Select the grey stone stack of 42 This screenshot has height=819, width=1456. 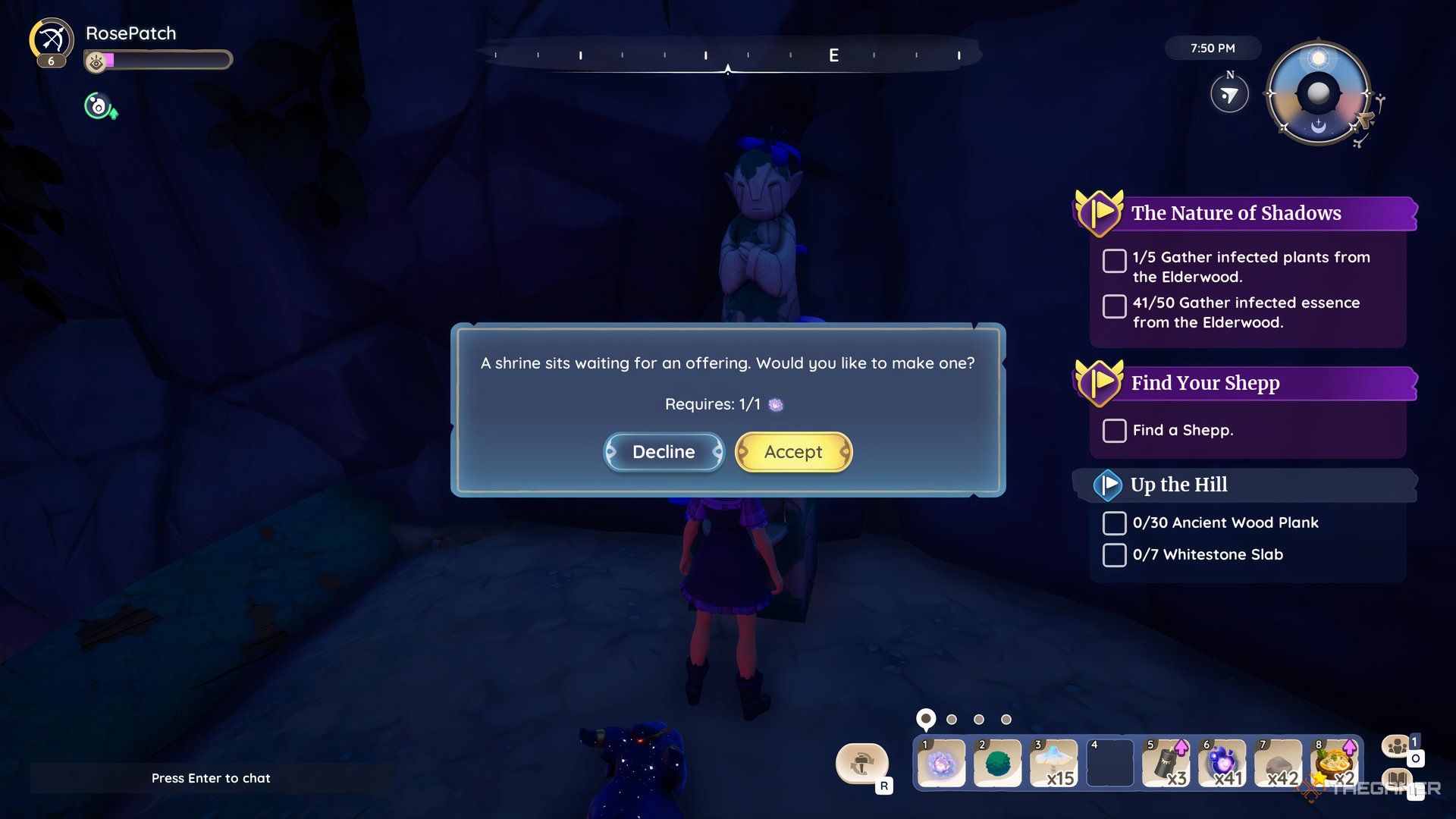pyautogui.click(x=1279, y=763)
